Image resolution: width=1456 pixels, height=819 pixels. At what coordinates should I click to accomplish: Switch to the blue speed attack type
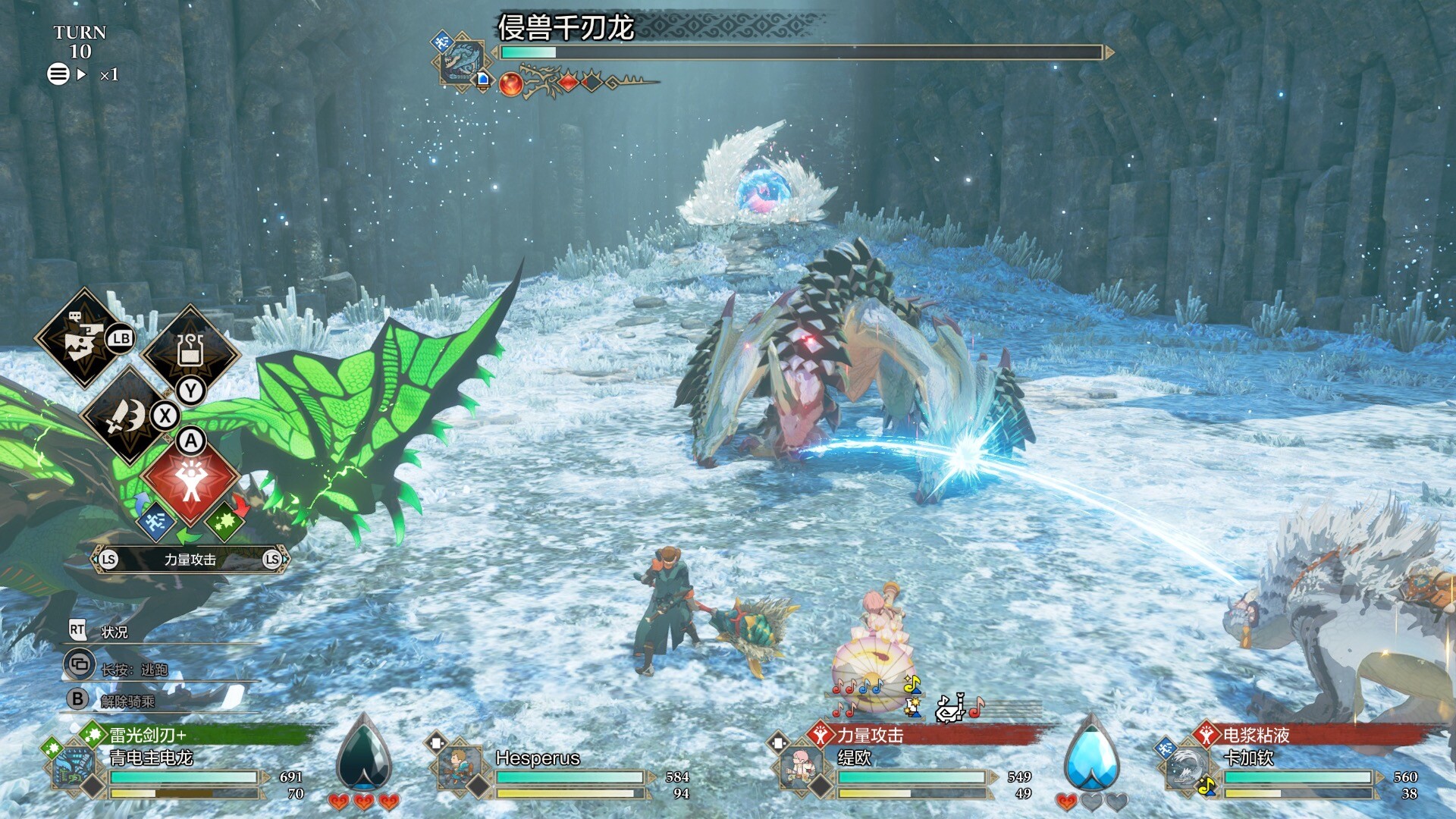pyautogui.click(x=156, y=522)
